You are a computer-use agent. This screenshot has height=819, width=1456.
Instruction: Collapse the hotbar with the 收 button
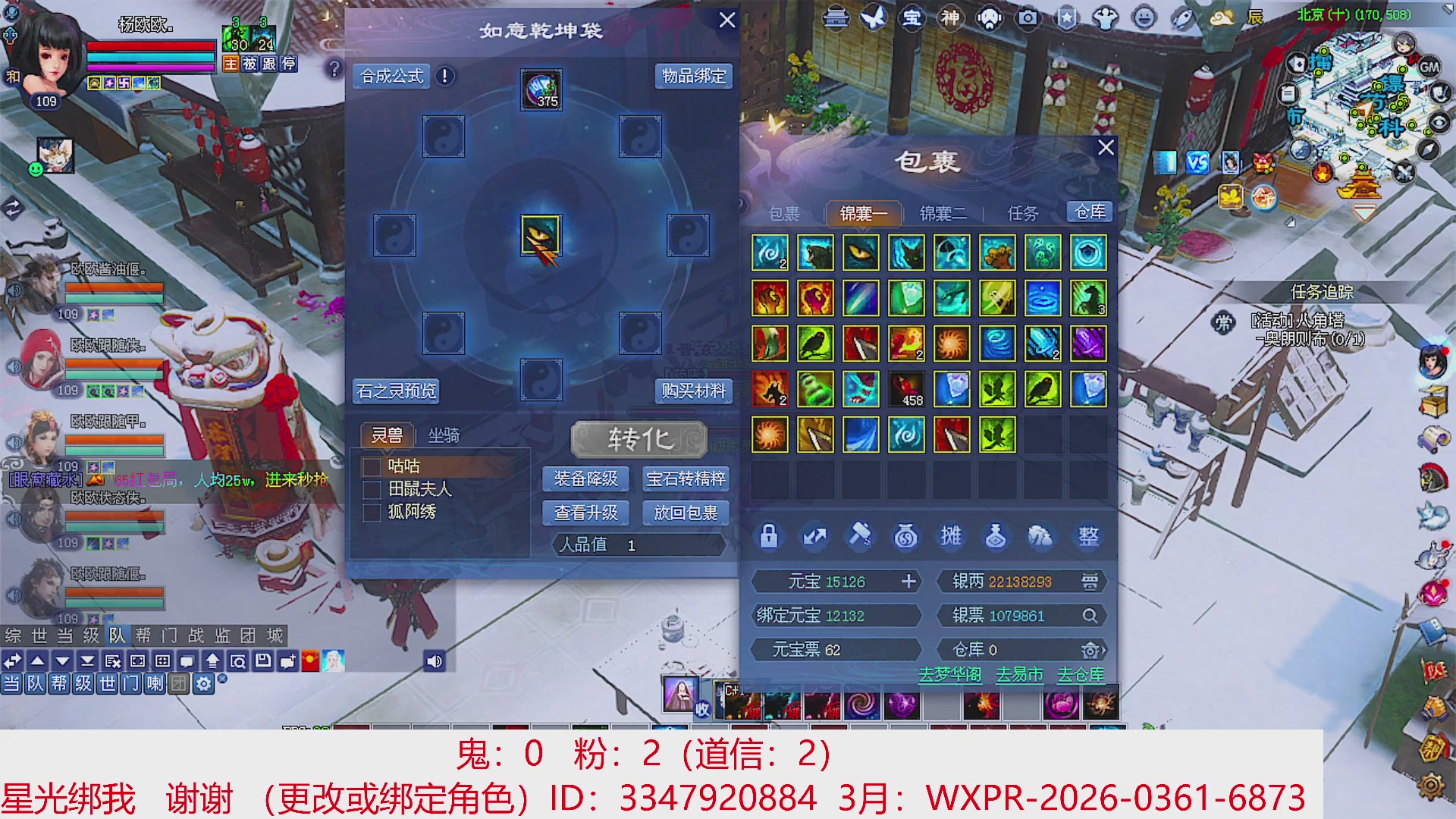[701, 709]
